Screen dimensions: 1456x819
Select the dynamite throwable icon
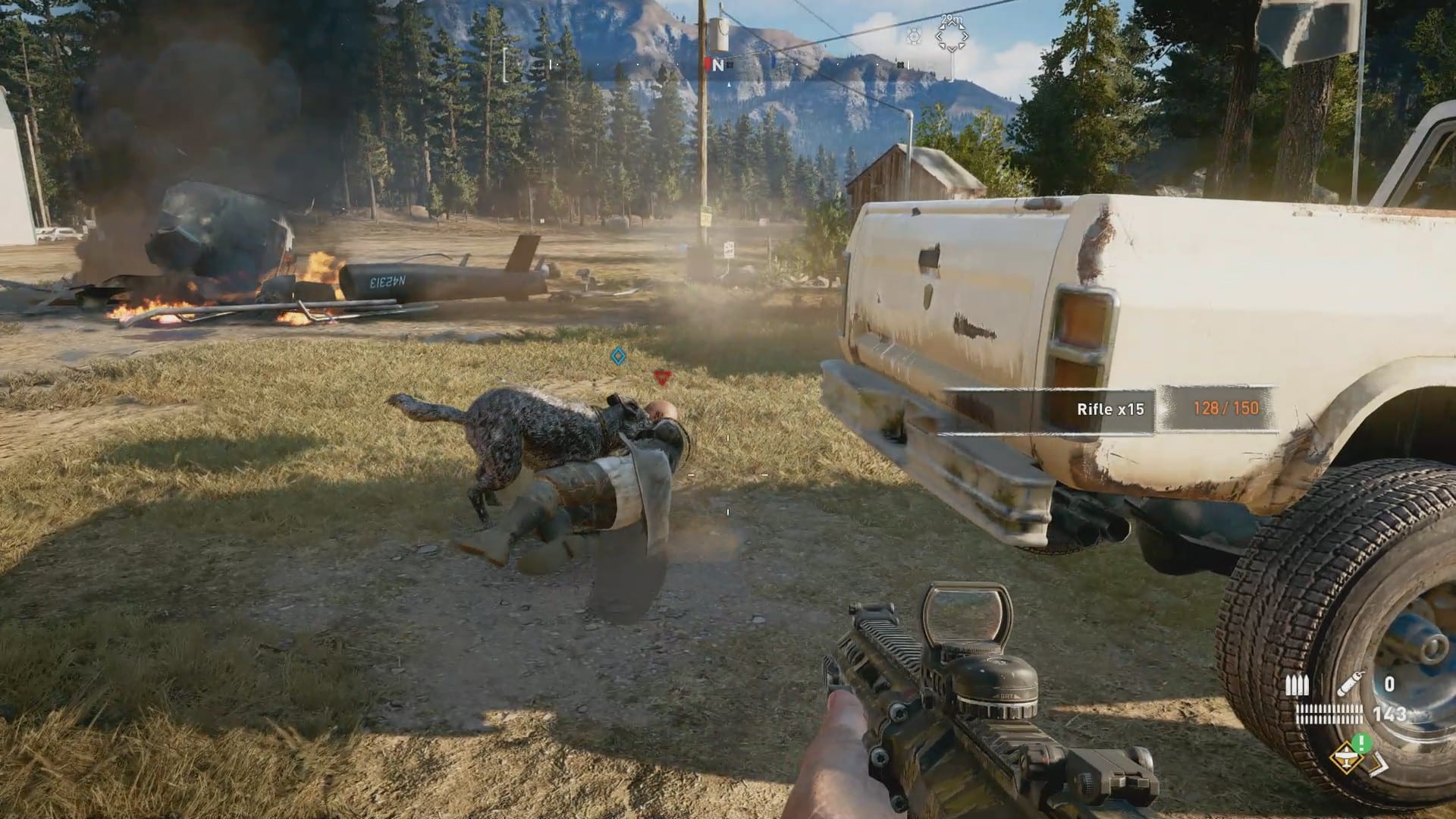(x=1351, y=685)
